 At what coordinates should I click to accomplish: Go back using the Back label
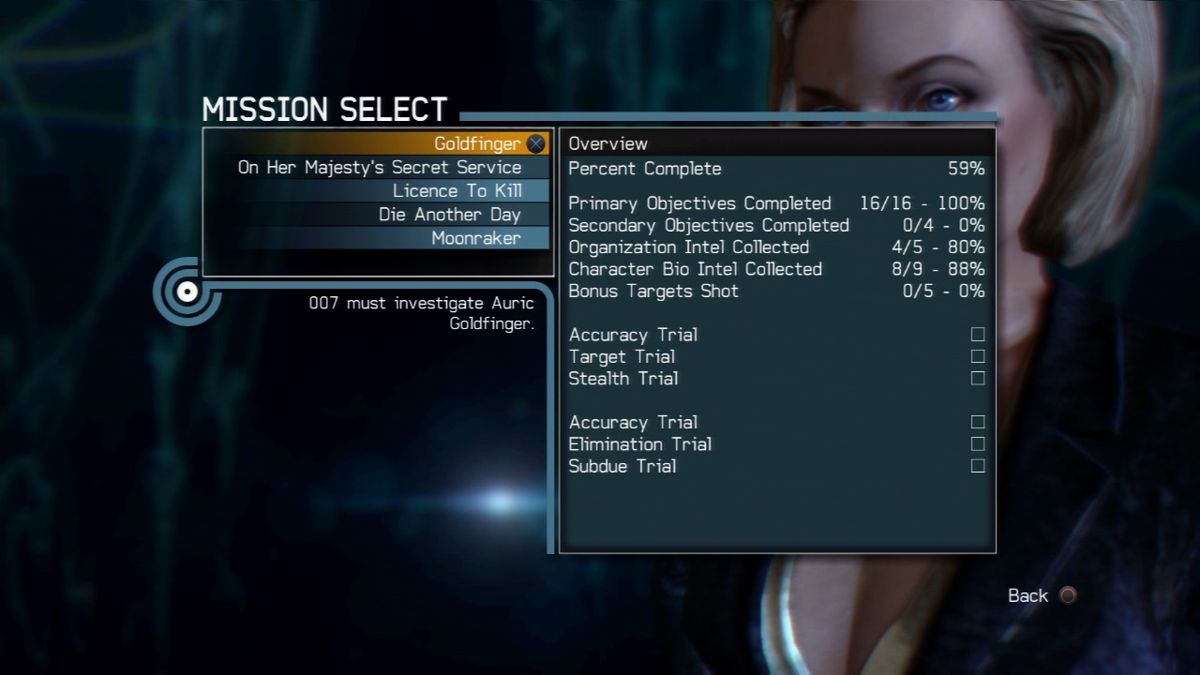(x=1028, y=595)
